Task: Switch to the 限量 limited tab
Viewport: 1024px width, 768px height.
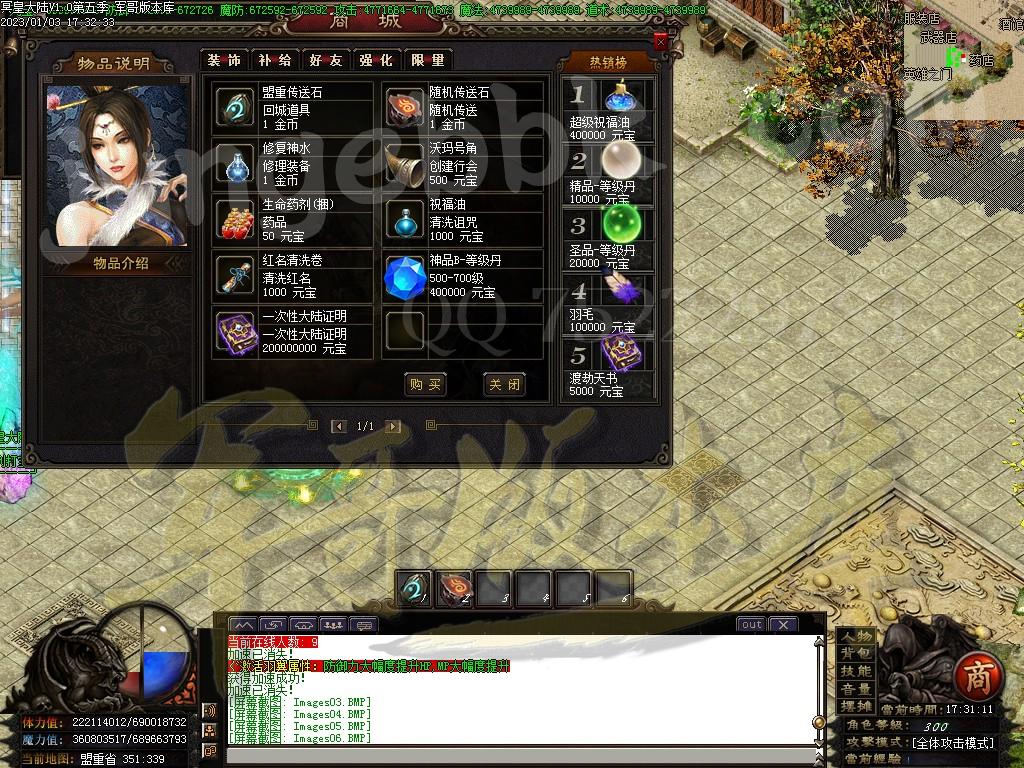Action: pyautogui.click(x=427, y=60)
